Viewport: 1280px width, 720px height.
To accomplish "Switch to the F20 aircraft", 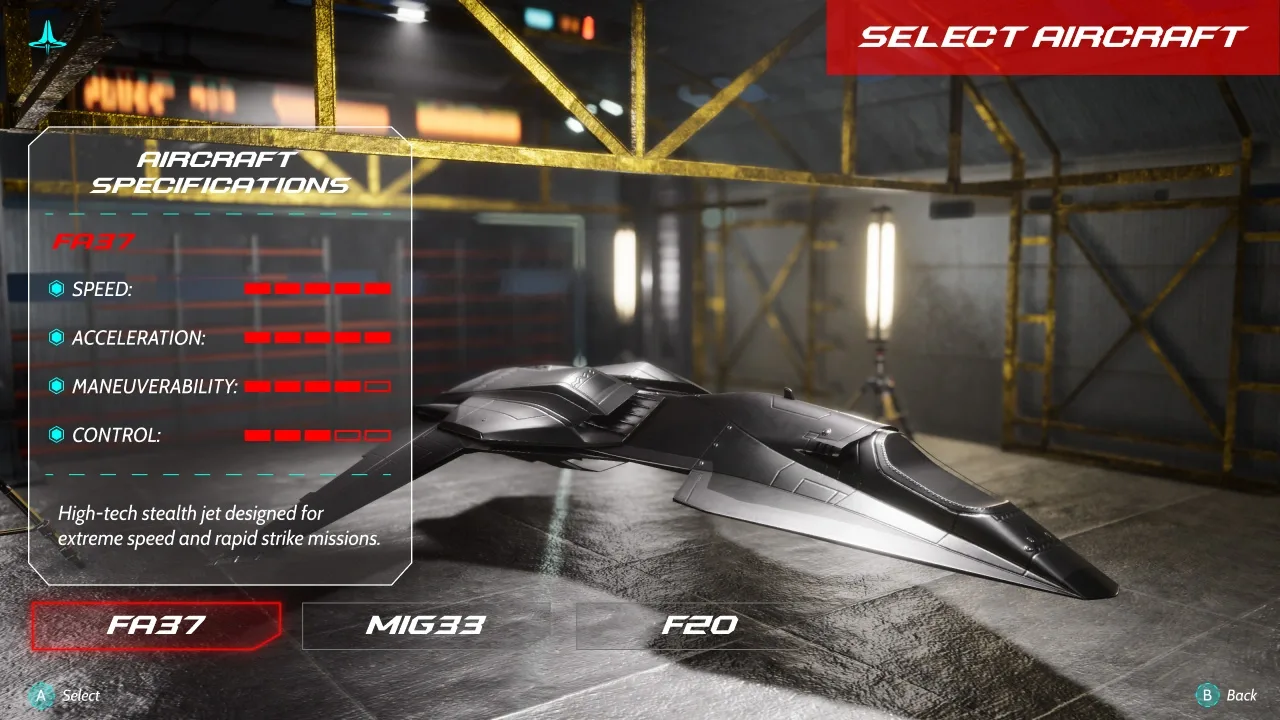I will pyautogui.click(x=699, y=626).
